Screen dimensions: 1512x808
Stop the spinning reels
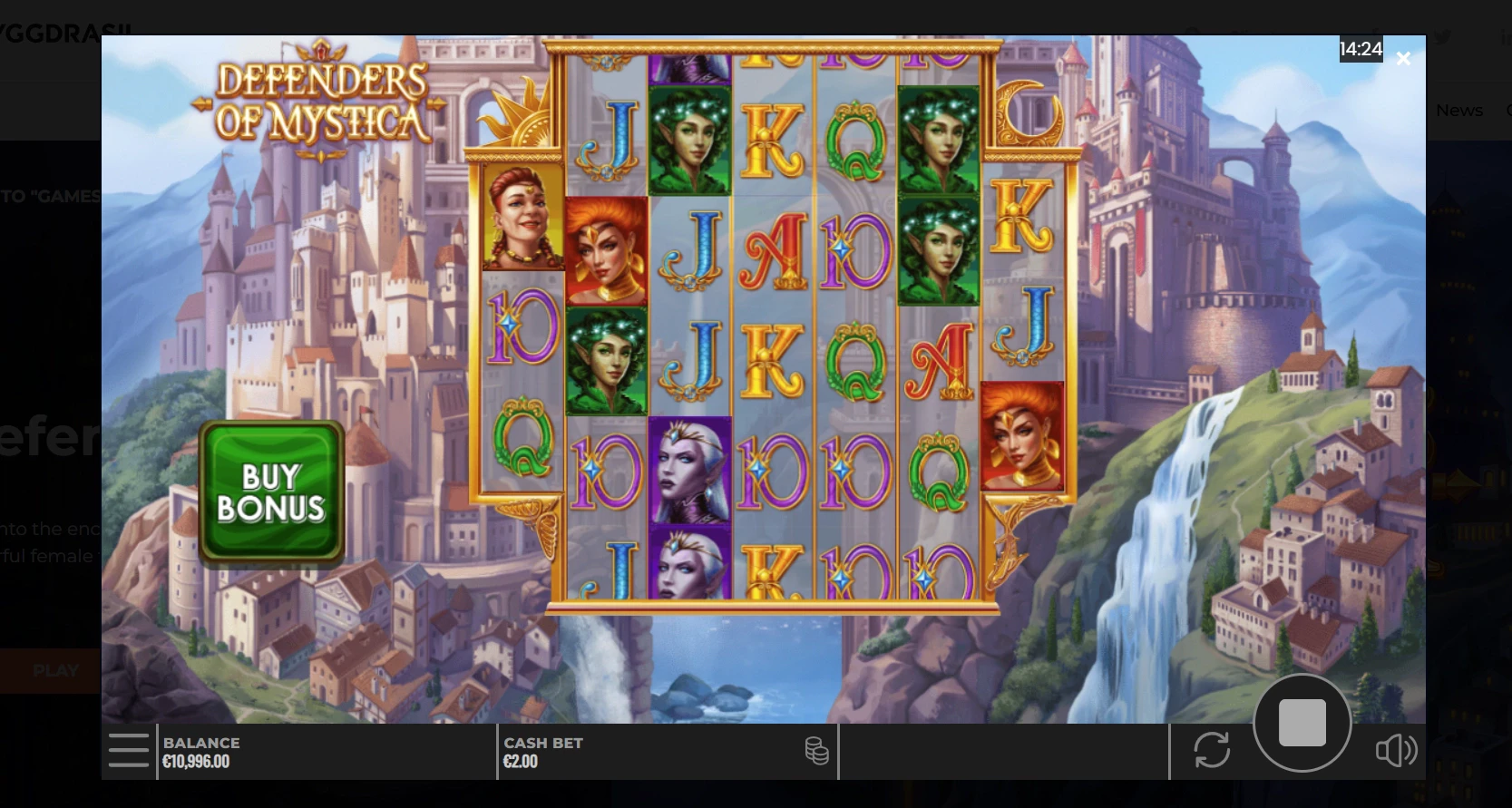[x=1302, y=723]
